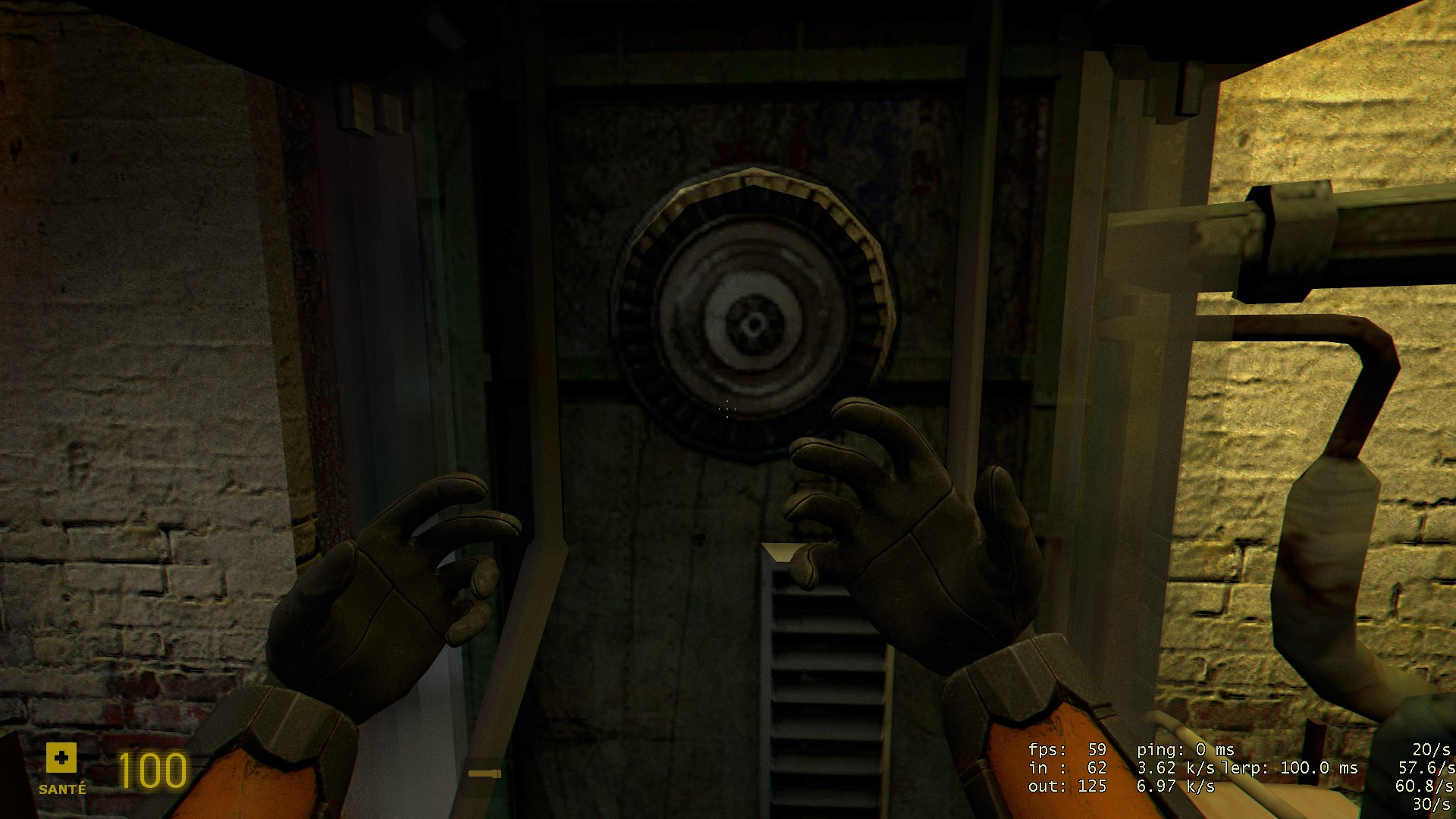
Task: Click the fps counter in the net graph
Action: [x=1065, y=749]
